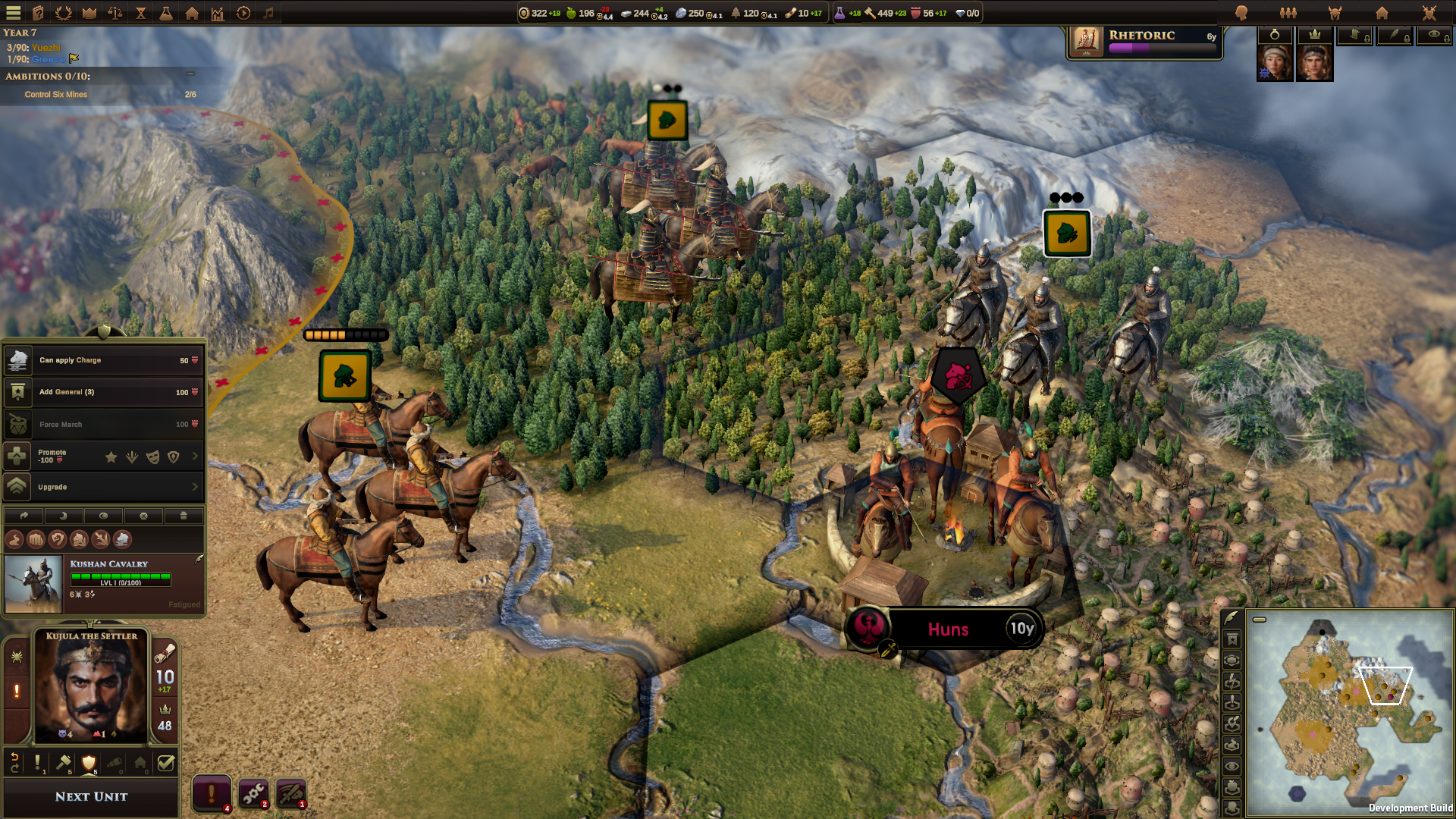Expand the Upgrade options chevron
Viewport: 1456px width, 819px height.
pyautogui.click(x=196, y=487)
